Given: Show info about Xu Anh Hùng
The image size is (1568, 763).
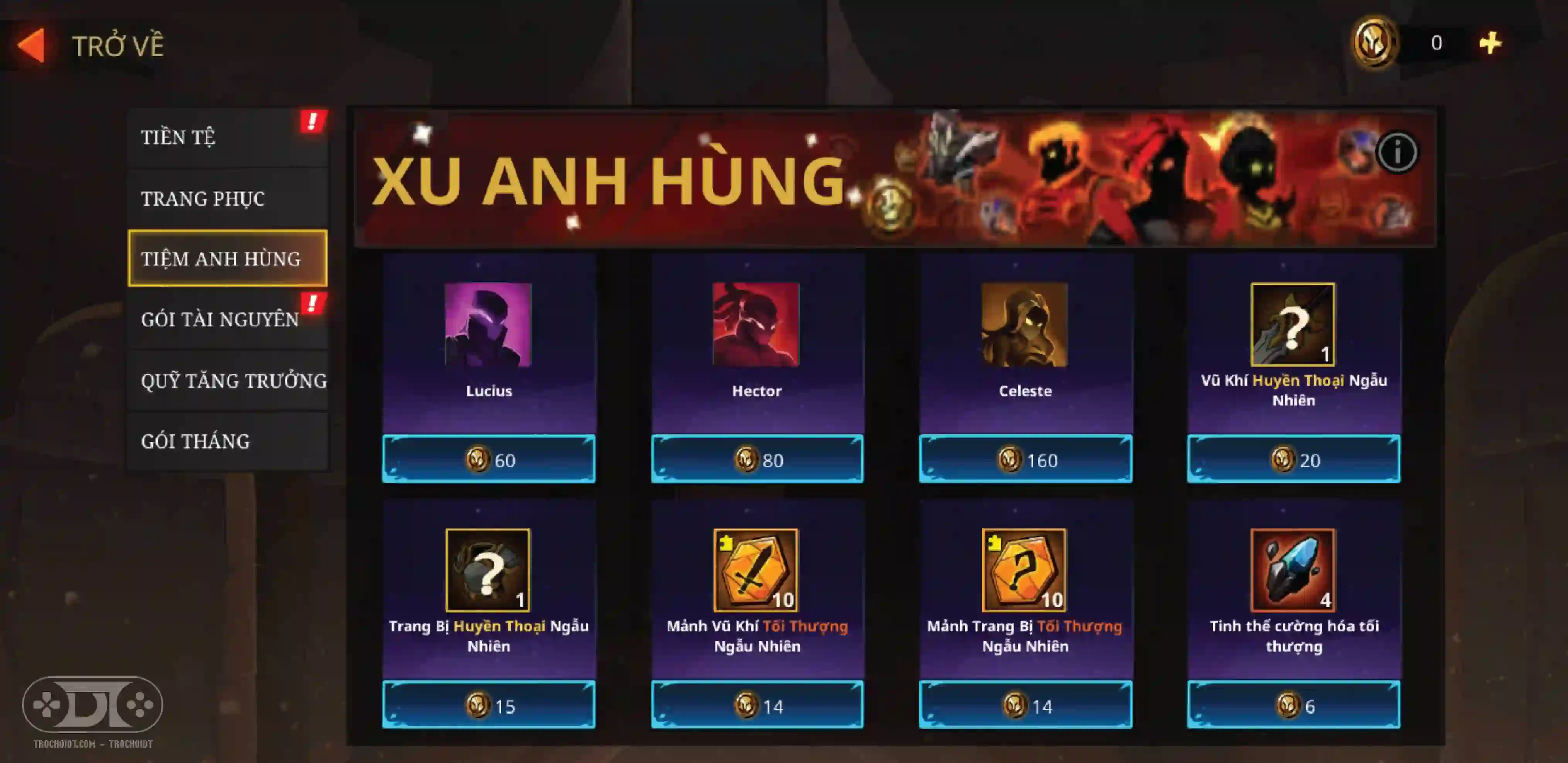Looking at the screenshot, I should pyautogui.click(x=1397, y=152).
